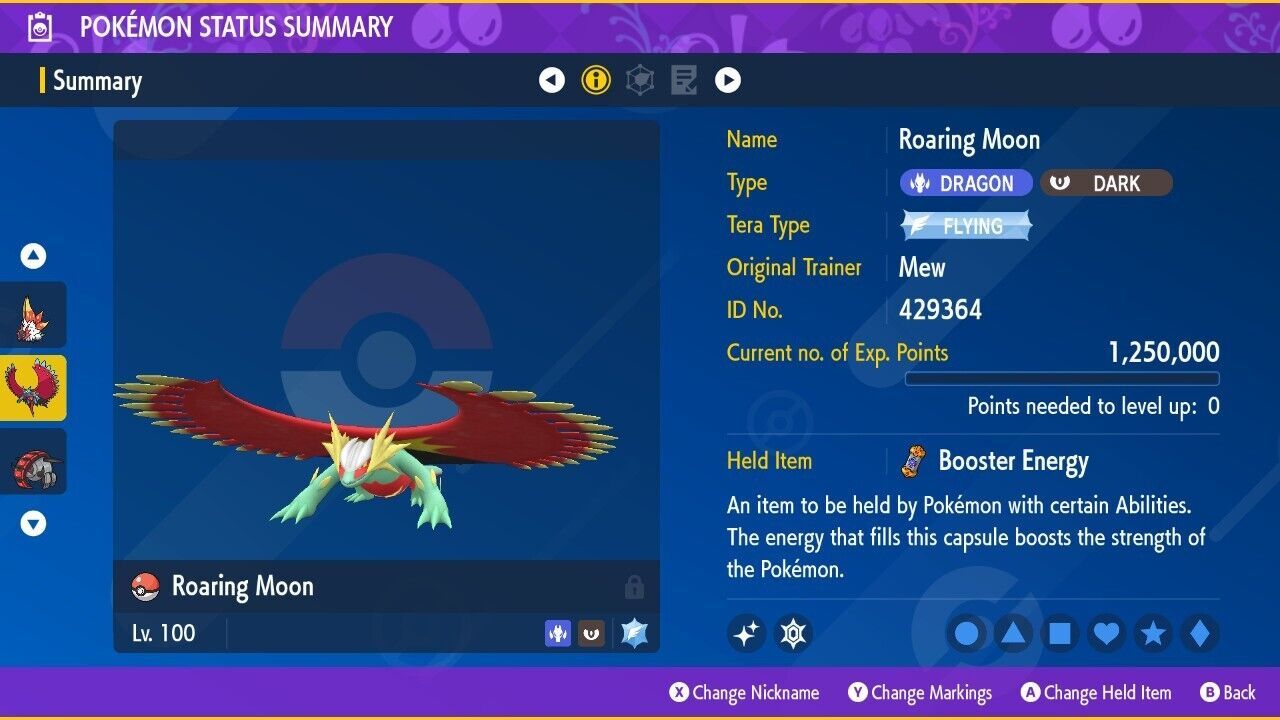Go to the next summary page arrow
This screenshot has width=1280, height=720.
point(728,80)
